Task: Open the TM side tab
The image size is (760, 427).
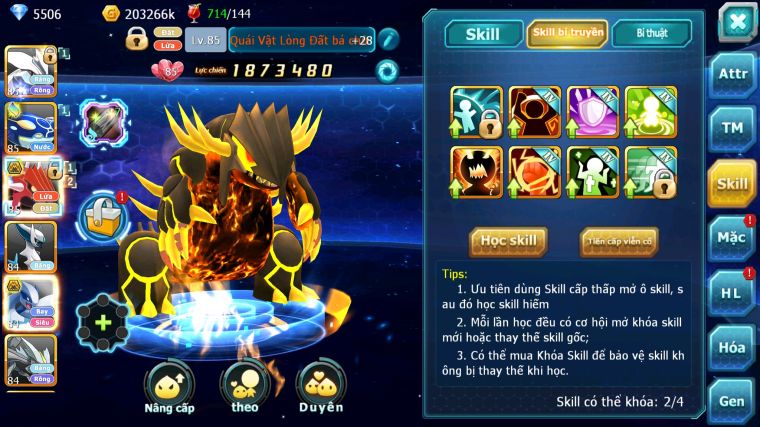Action: click(x=732, y=128)
